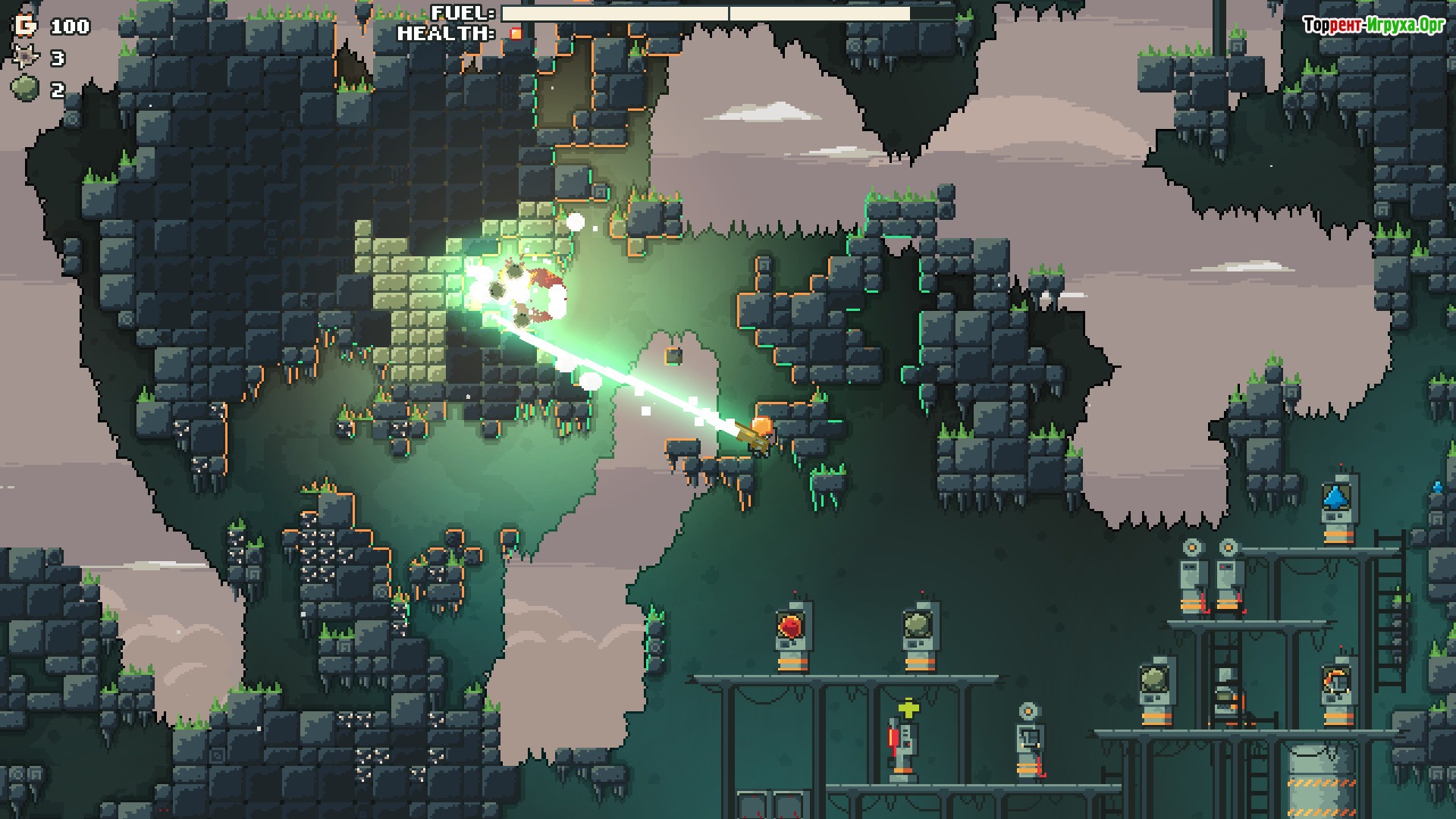Click the gold G currency icon
The height and width of the screenshot is (819, 1456).
coord(25,26)
